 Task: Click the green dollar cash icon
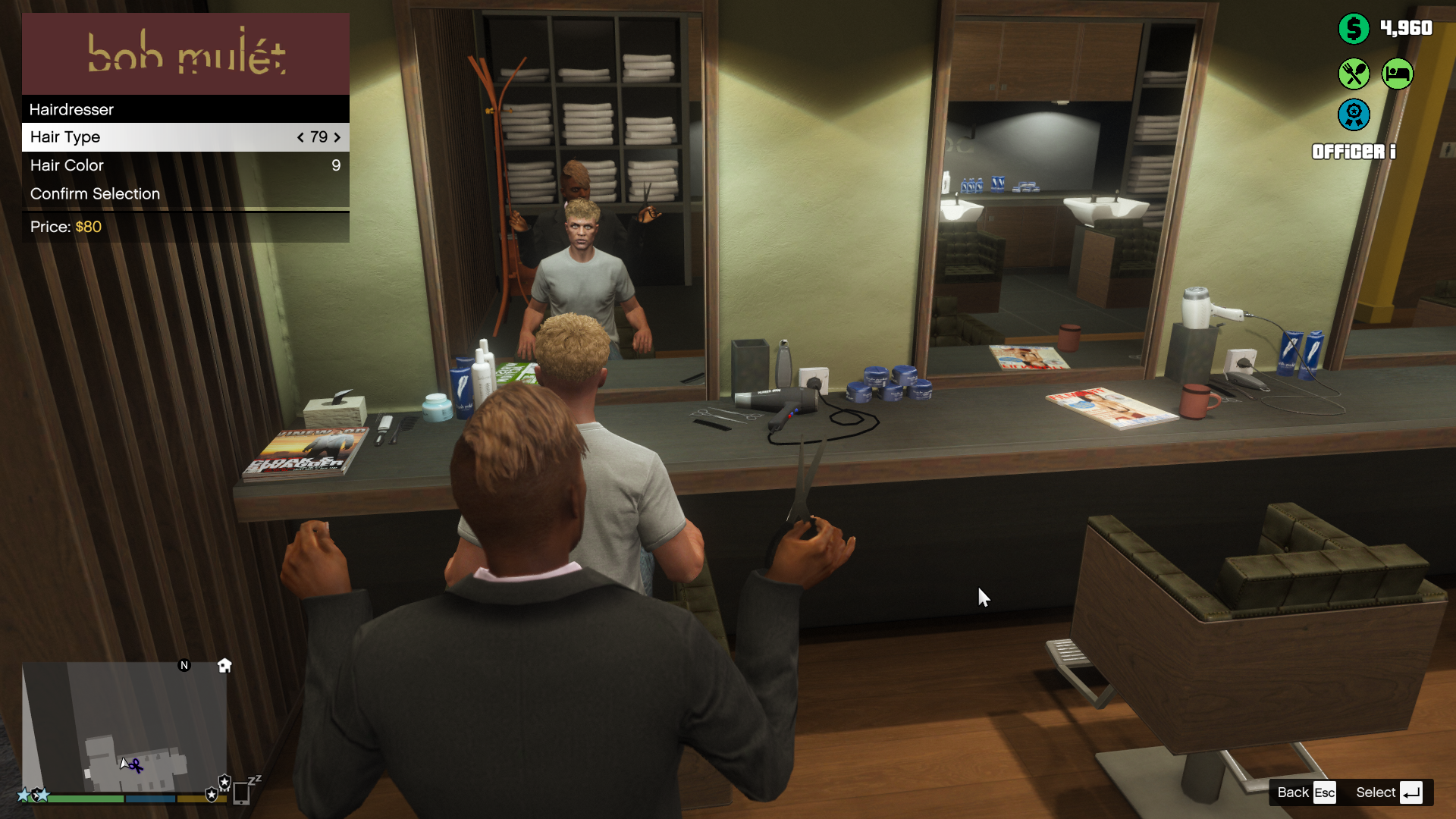1354,29
